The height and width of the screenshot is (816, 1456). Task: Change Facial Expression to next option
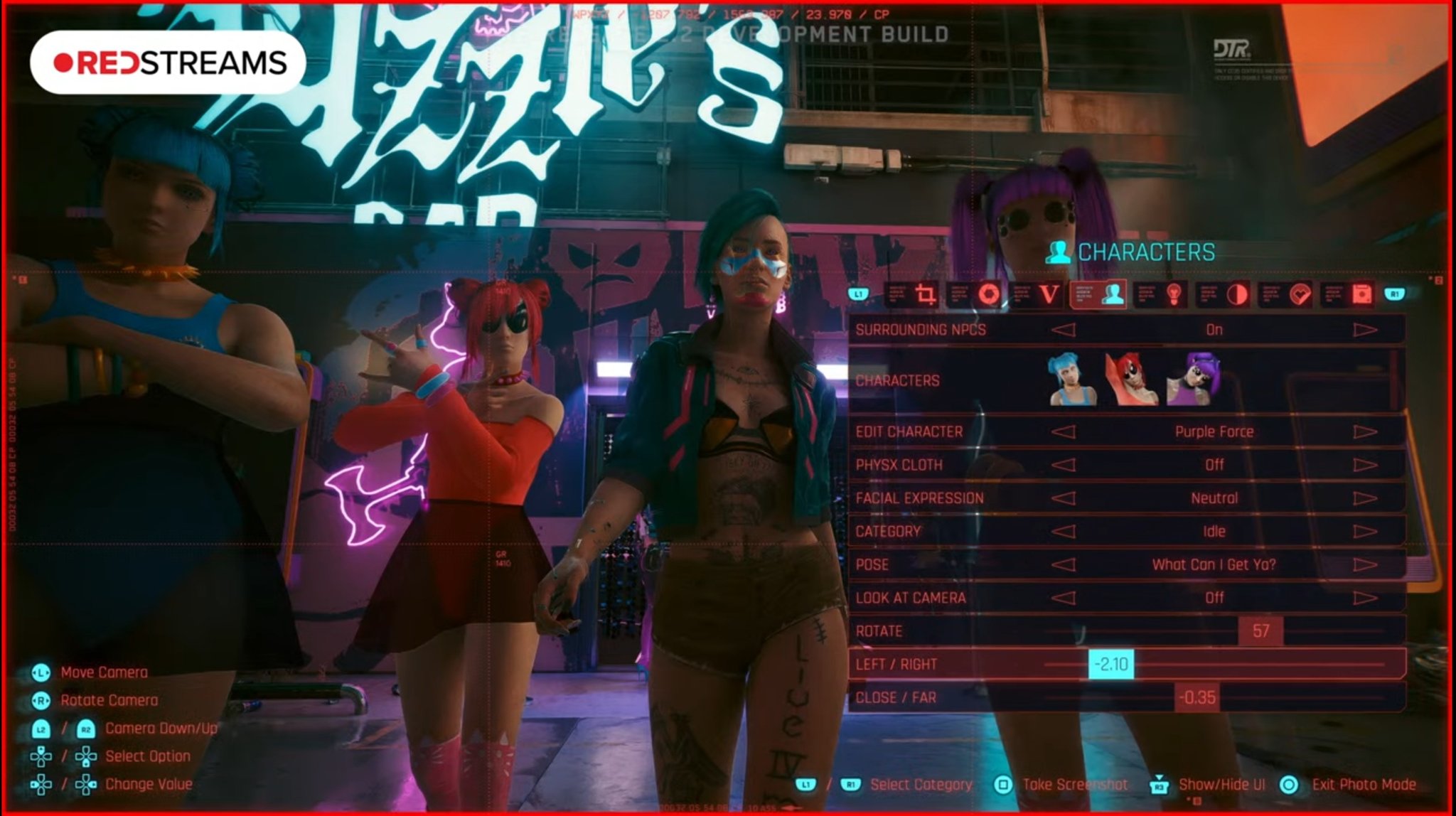(x=1364, y=498)
